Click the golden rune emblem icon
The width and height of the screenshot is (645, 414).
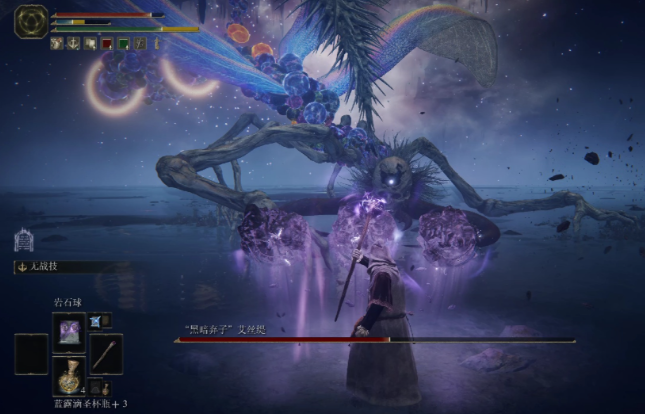click(30, 21)
